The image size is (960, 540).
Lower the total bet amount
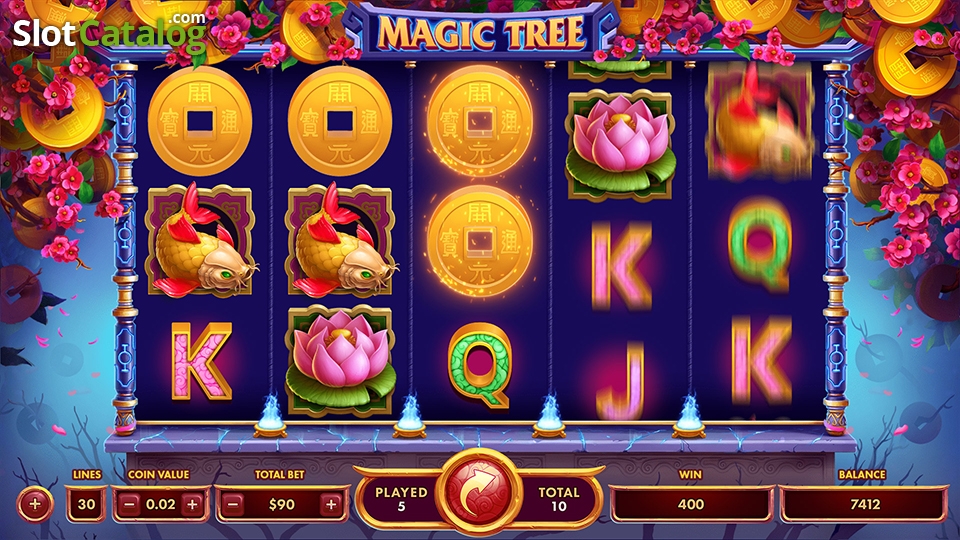[x=233, y=504]
